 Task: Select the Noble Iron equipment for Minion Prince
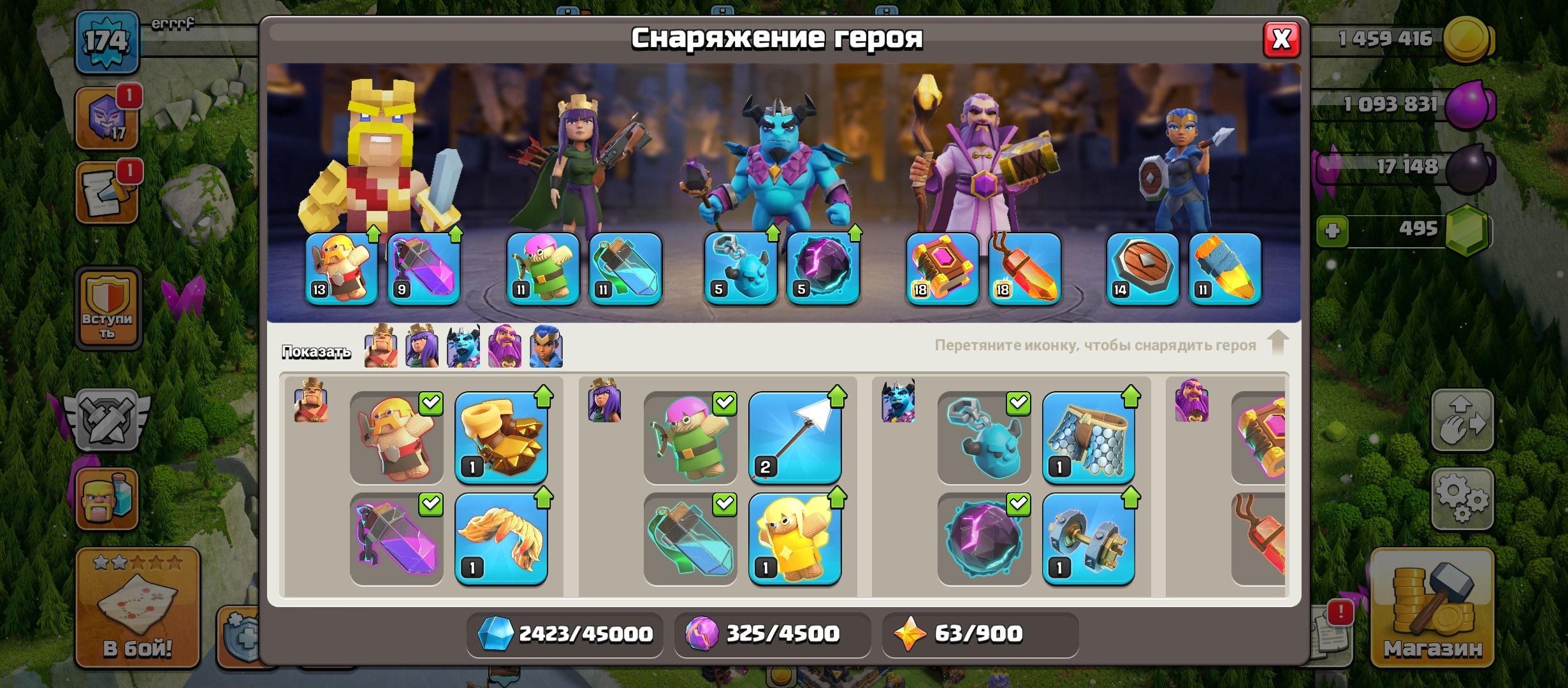[x=1093, y=538]
